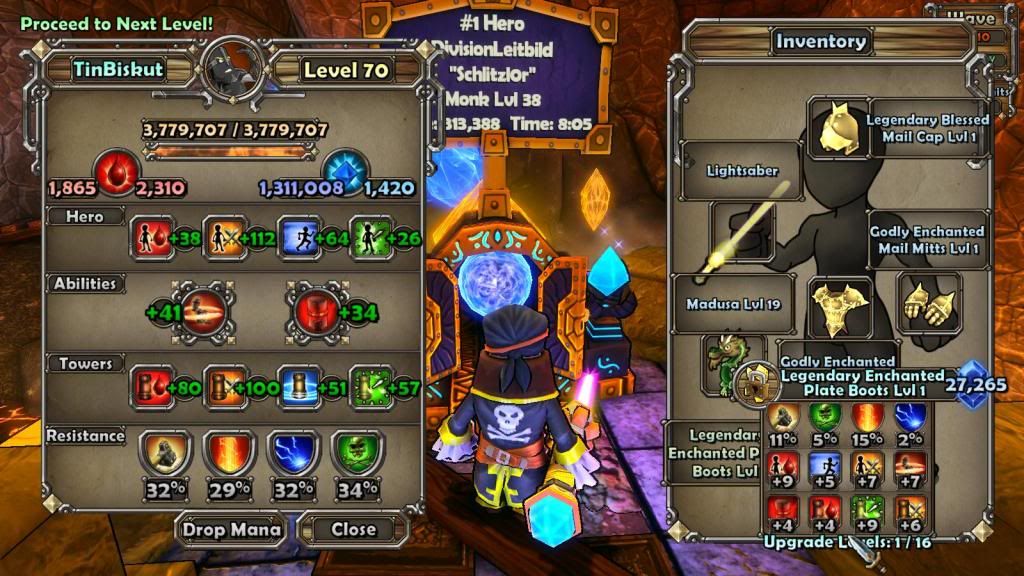
Task: Select the Legendary Blessed Mail Cap helmet slot
Action: point(837,129)
